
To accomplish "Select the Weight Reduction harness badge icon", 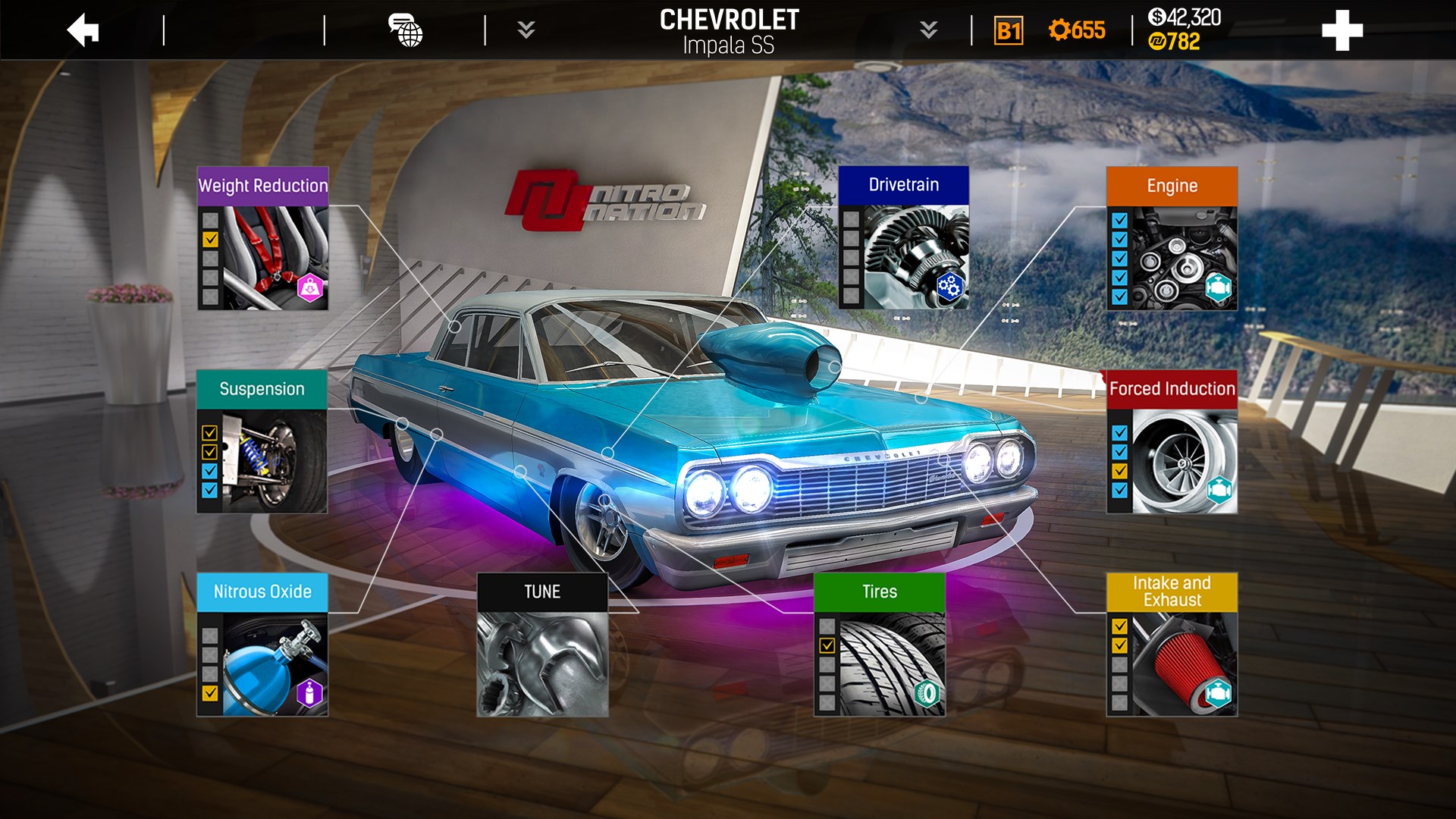I will 309,290.
